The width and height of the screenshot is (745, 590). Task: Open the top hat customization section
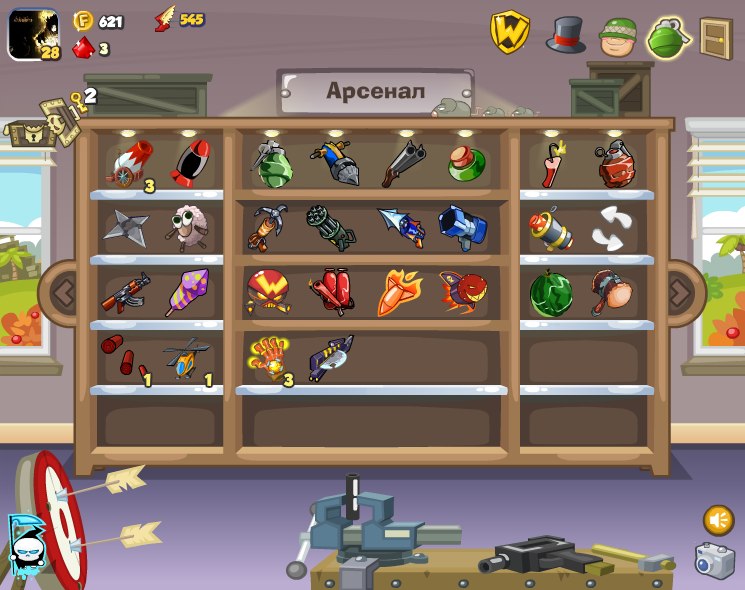tap(565, 35)
